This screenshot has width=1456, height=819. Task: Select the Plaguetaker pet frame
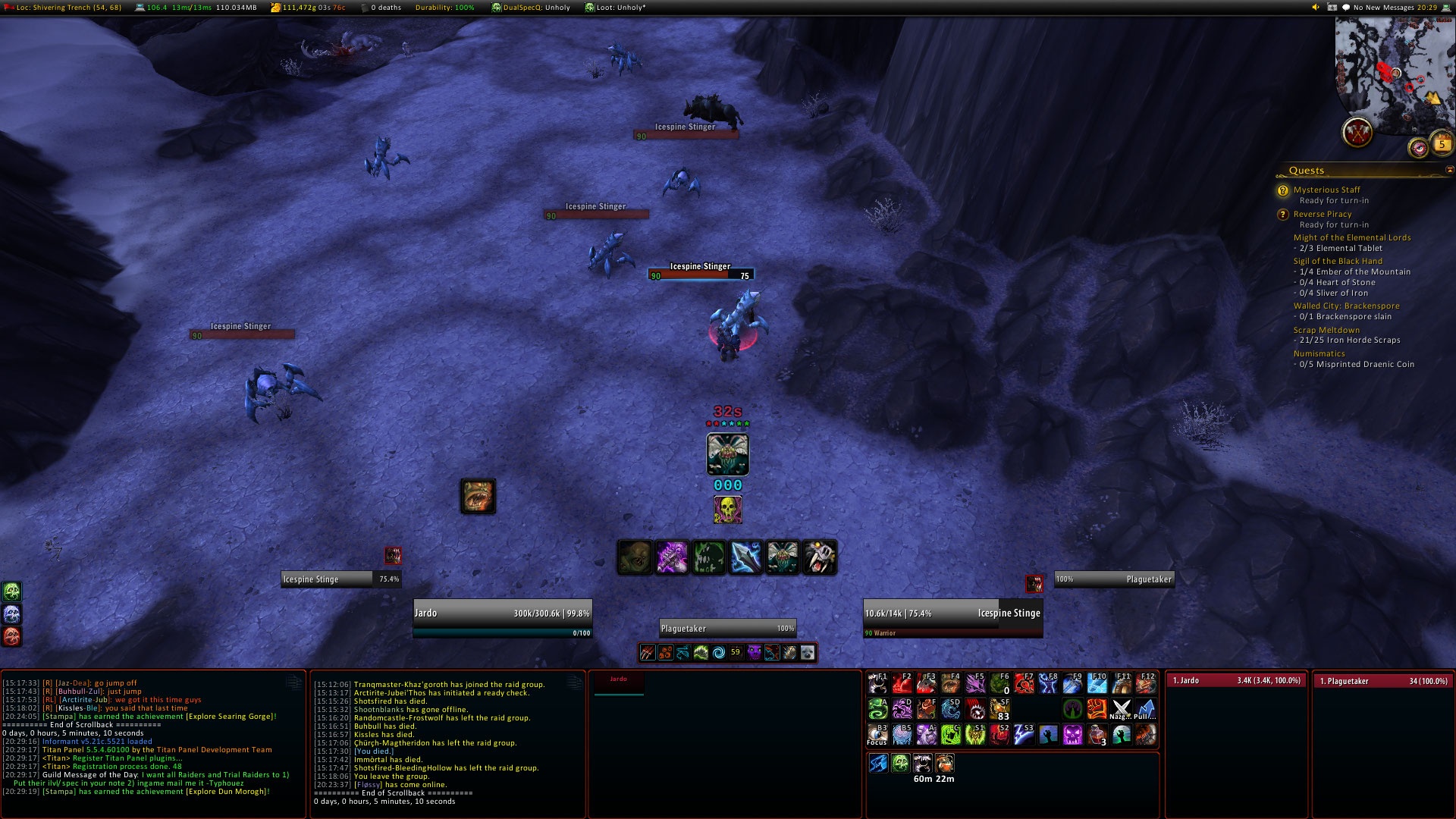click(727, 628)
